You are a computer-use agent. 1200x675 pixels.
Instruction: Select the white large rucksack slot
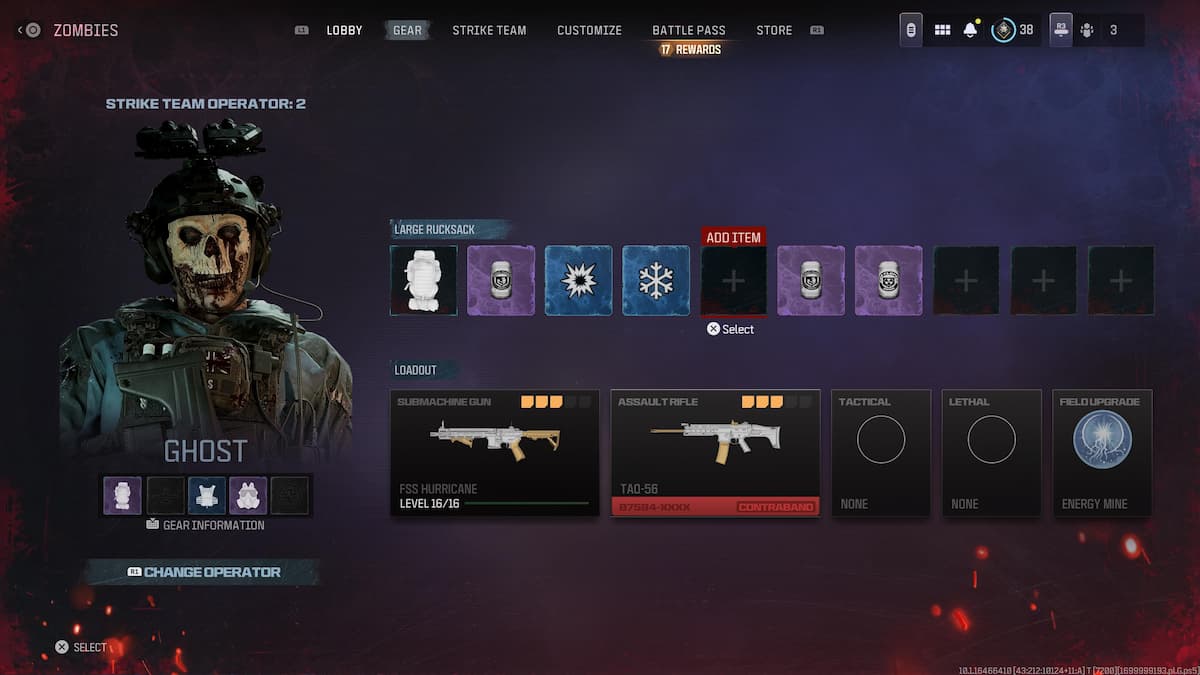coord(423,281)
